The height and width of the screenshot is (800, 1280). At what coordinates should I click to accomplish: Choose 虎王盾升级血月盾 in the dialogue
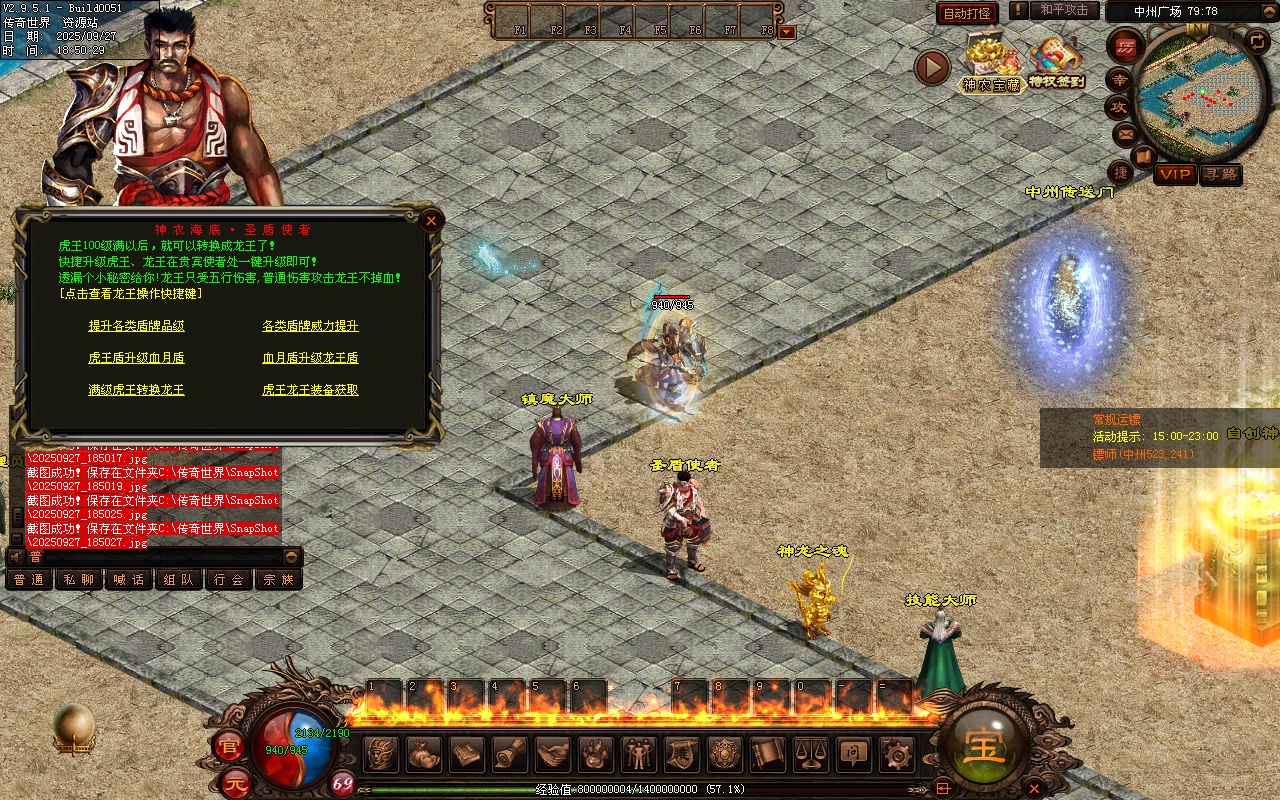click(x=136, y=358)
